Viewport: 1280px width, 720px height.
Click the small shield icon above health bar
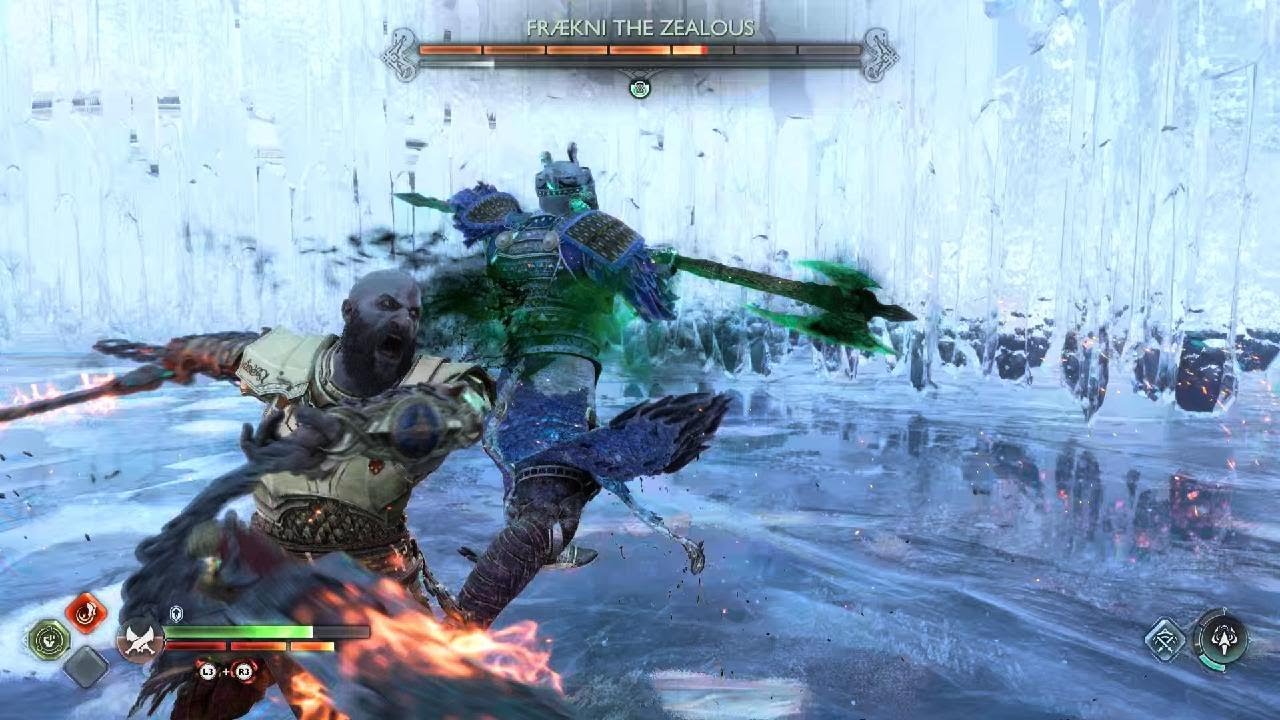click(176, 615)
